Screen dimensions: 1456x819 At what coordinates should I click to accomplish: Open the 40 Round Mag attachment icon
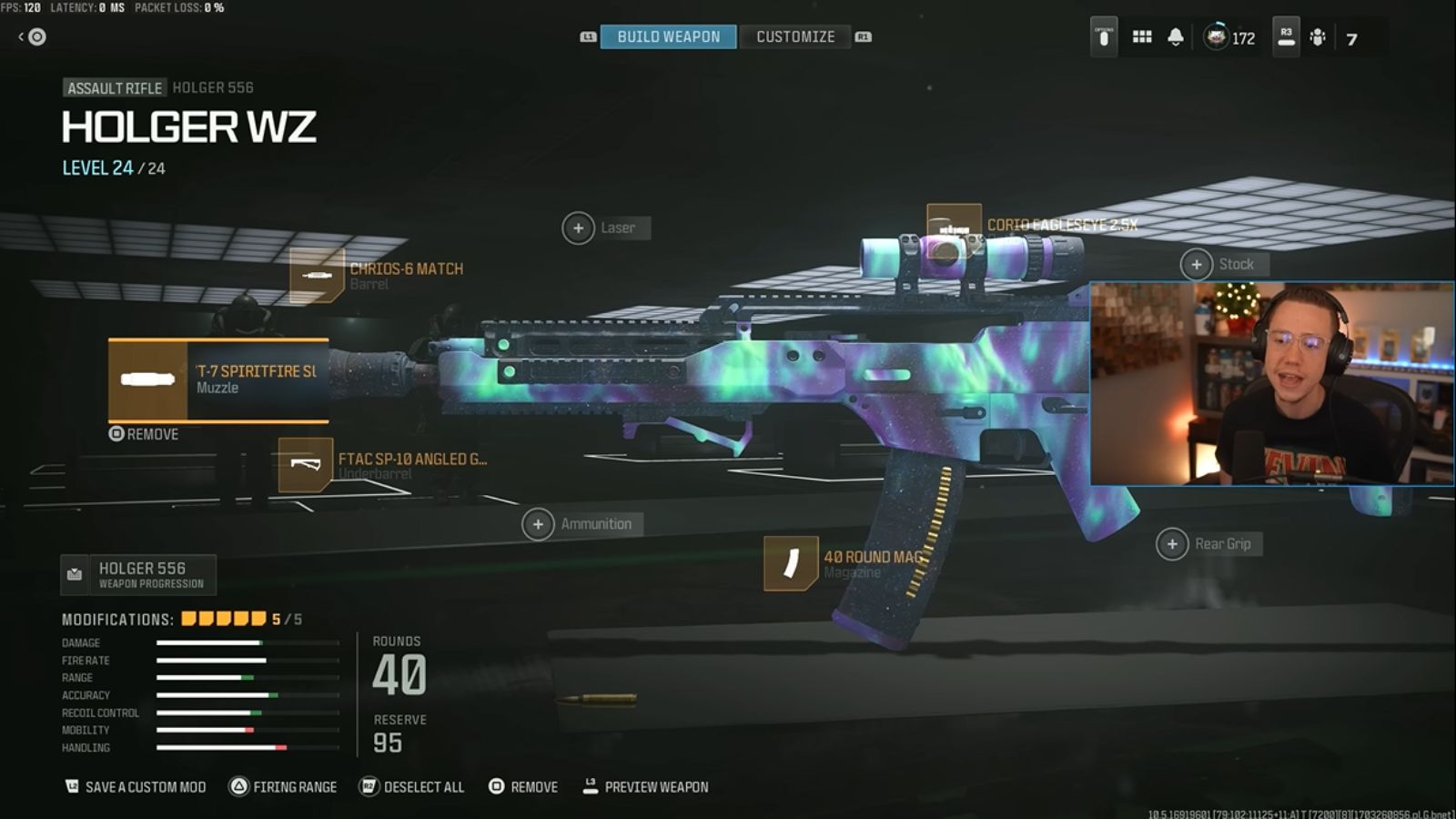pyautogui.click(x=790, y=563)
